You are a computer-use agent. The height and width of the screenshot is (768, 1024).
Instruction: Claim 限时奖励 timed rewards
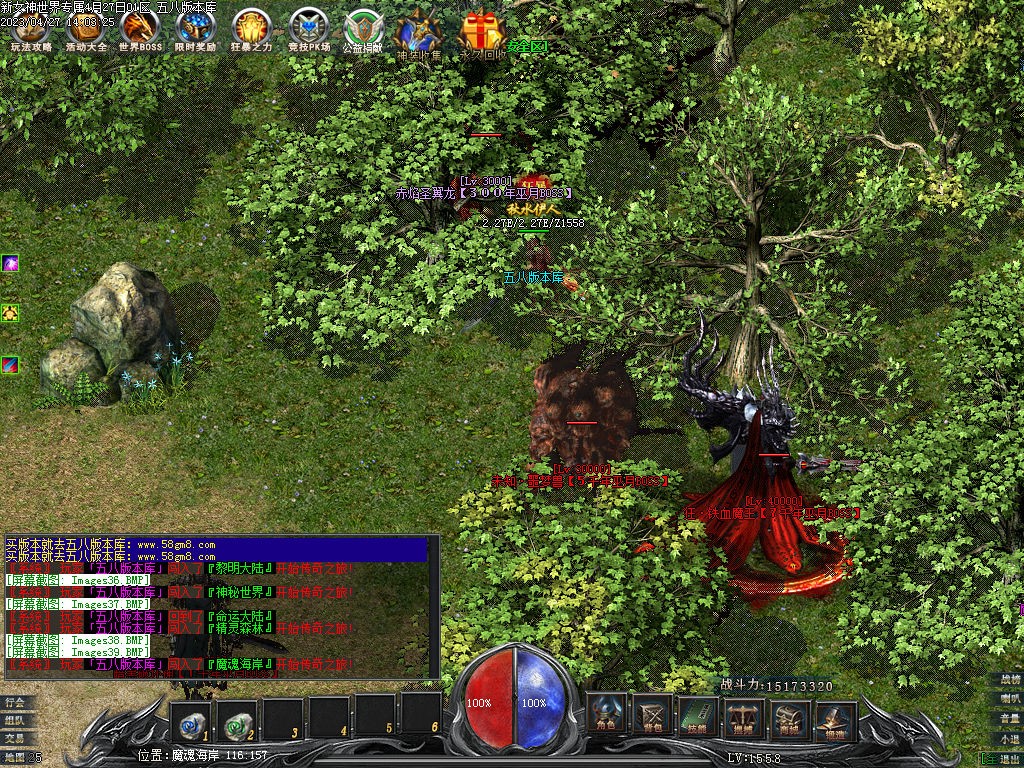[x=195, y=30]
